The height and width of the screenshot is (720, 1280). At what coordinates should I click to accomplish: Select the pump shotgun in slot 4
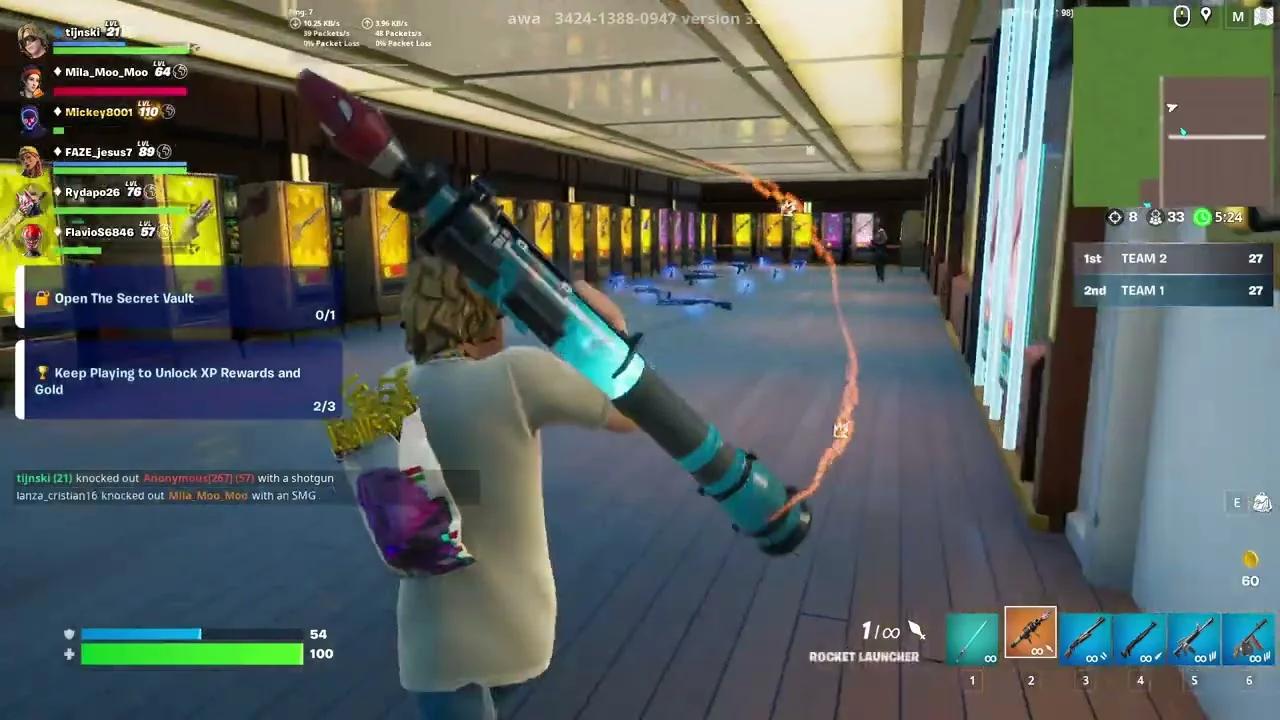1139,637
